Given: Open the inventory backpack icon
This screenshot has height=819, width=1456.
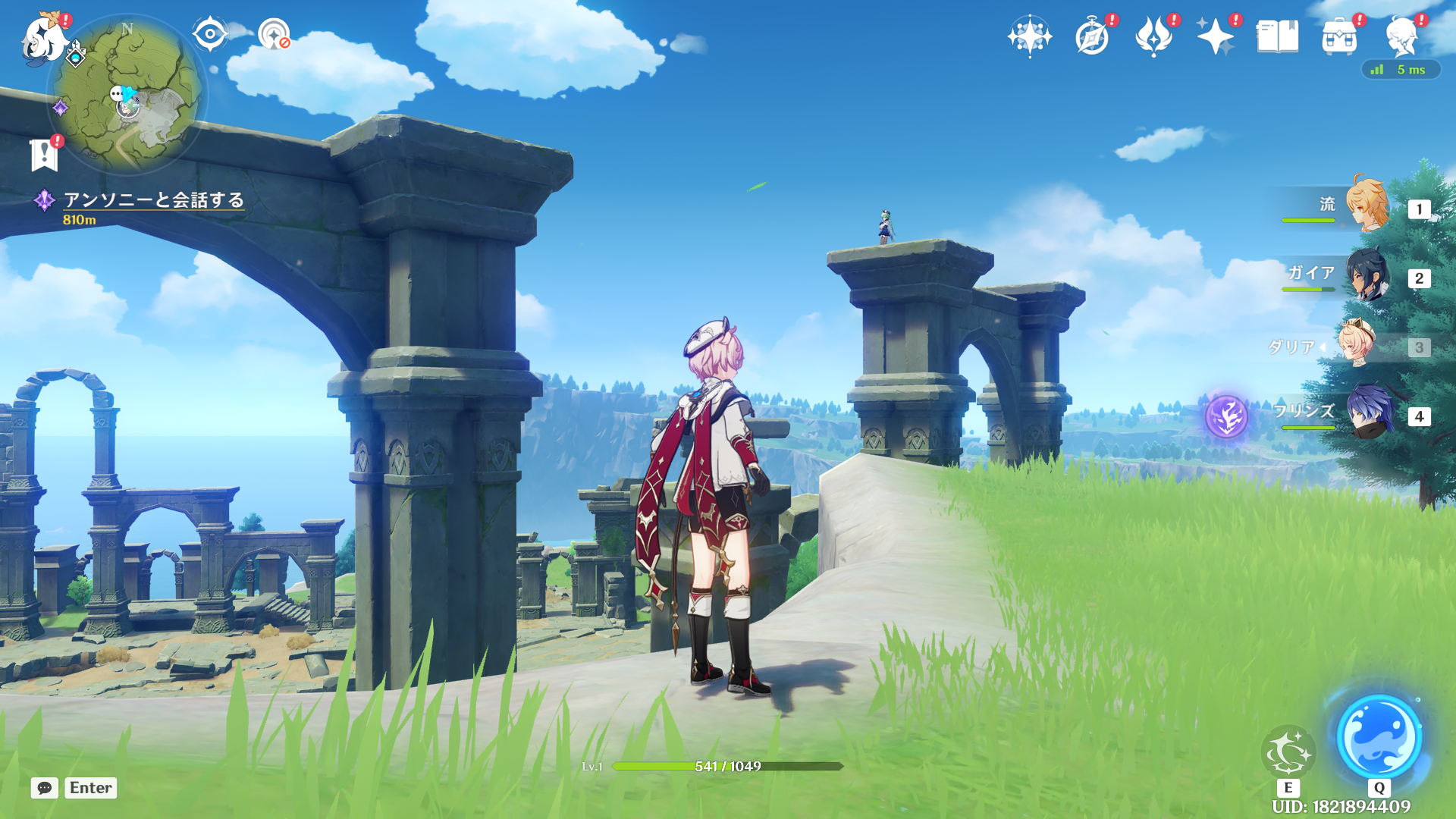Looking at the screenshot, I should point(1339,36).
